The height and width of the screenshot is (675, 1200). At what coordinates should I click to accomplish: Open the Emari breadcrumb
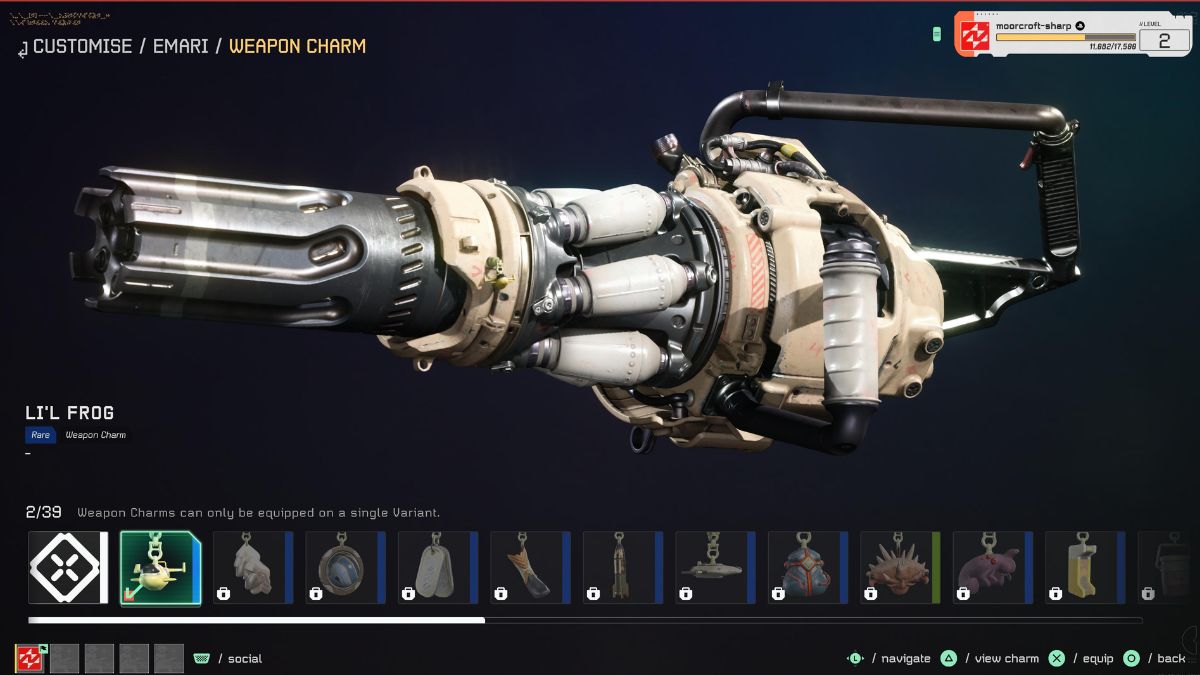click(x=180, y=46)
